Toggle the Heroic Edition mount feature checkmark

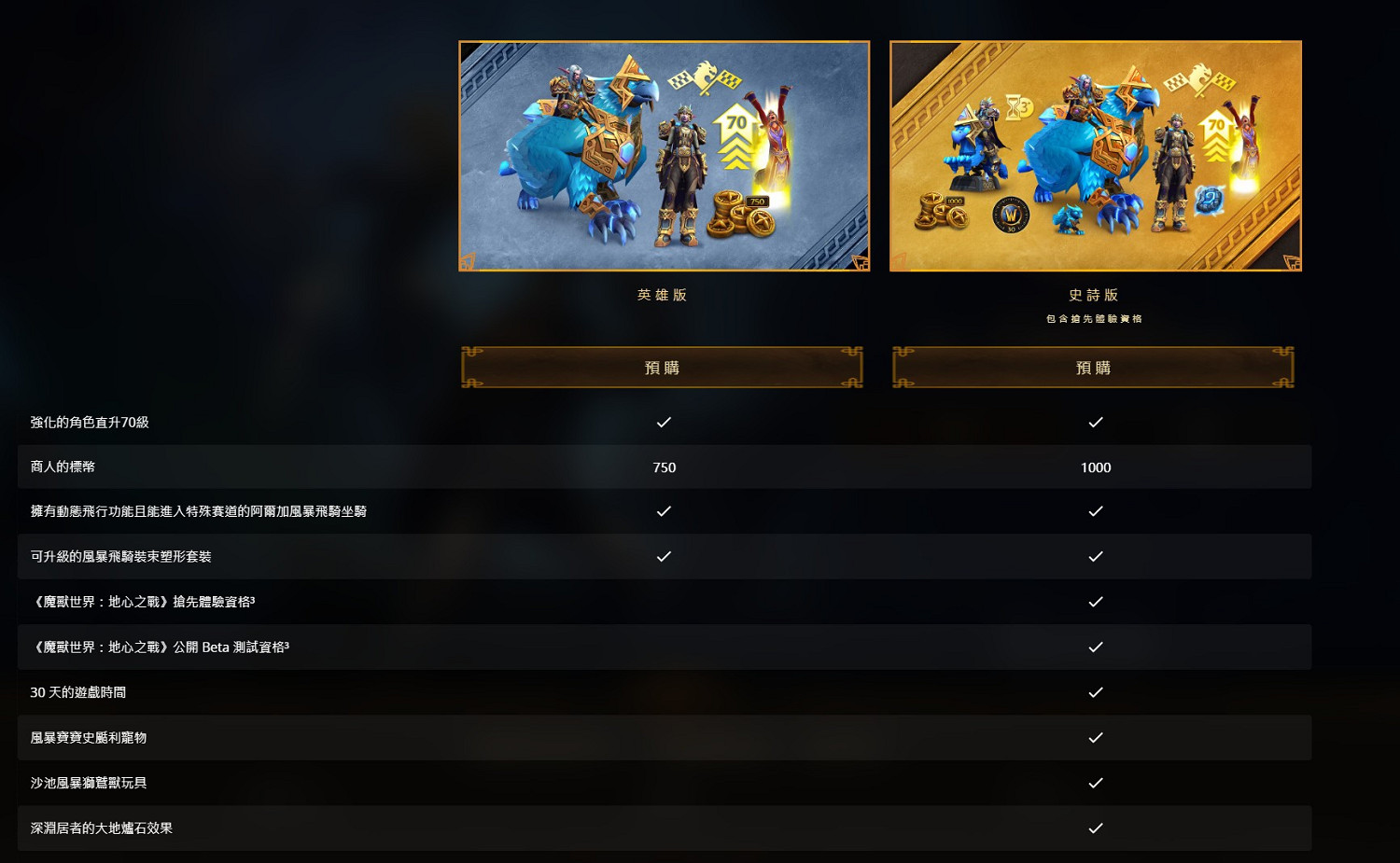(x=664, y=511)
